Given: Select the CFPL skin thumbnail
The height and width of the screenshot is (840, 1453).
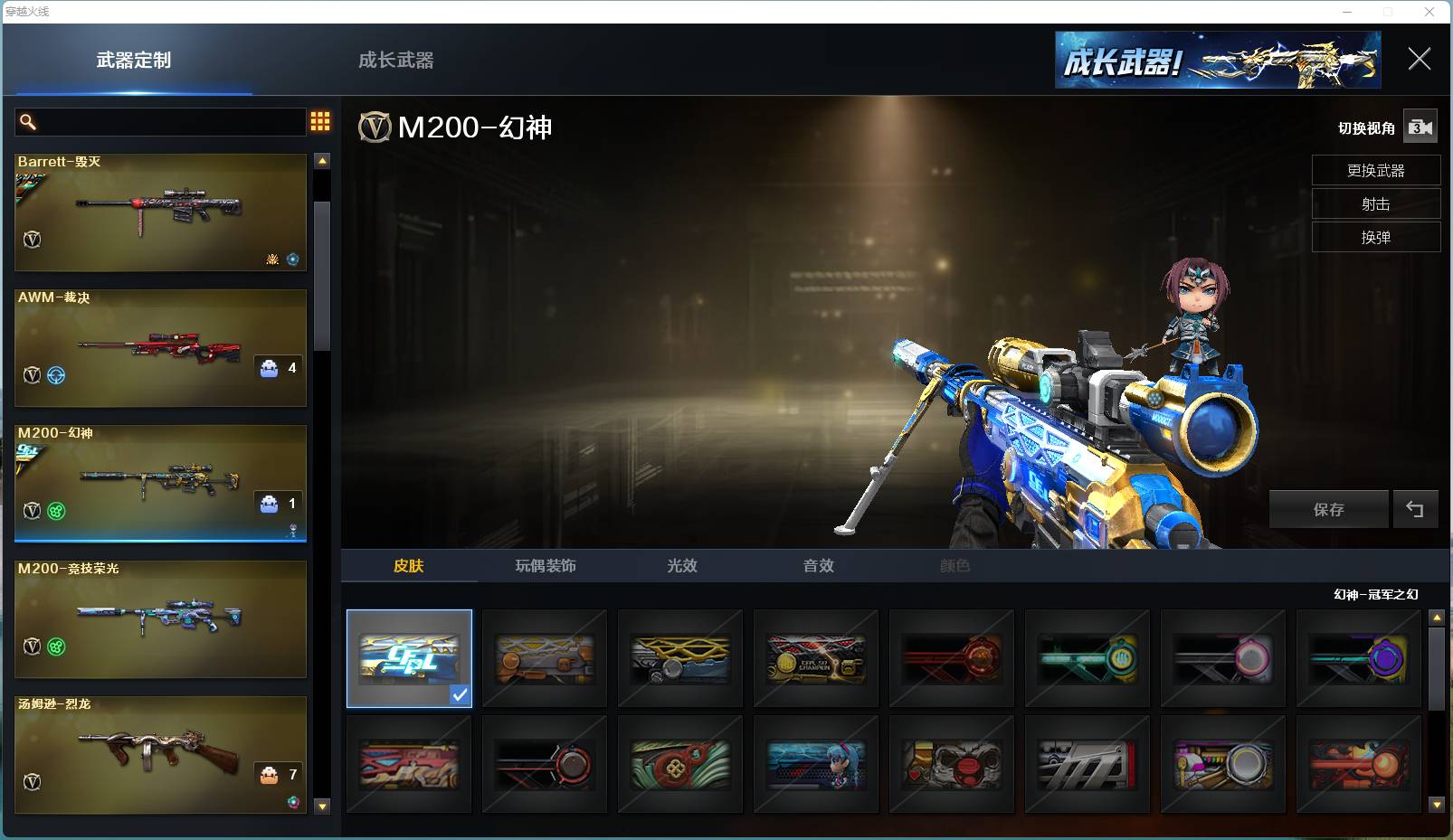Looking at the screenshot, I should click(409, 658).
